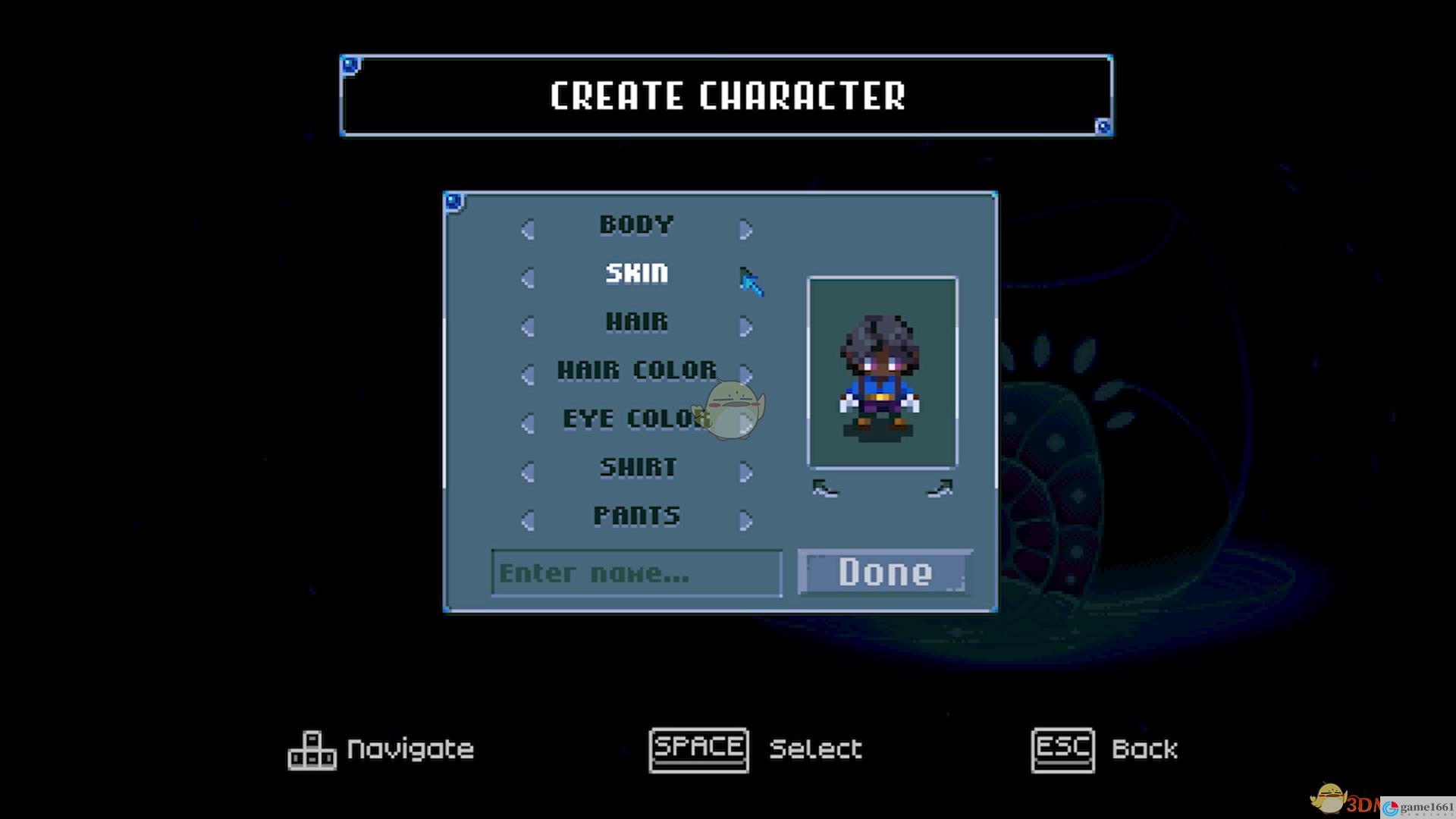
Task: Choose previous Hair Color
Action: pos(528,375)
